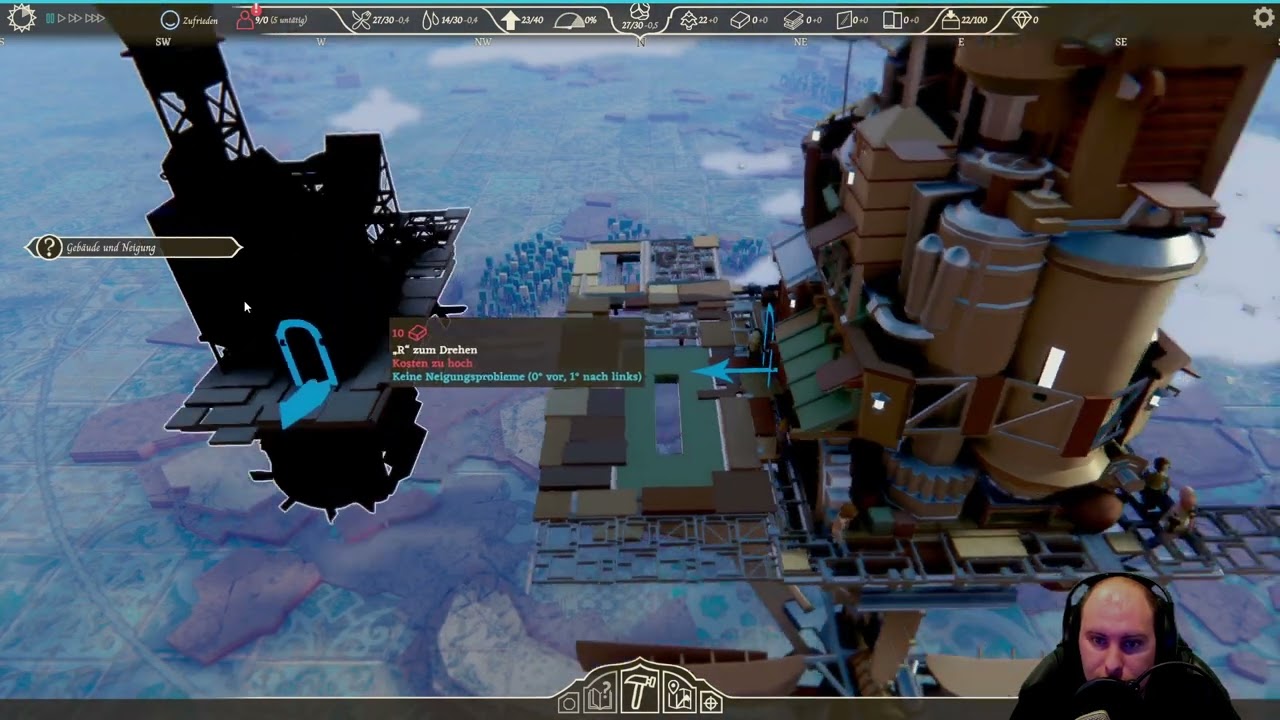Click the crosshair target button

(711, 703)
